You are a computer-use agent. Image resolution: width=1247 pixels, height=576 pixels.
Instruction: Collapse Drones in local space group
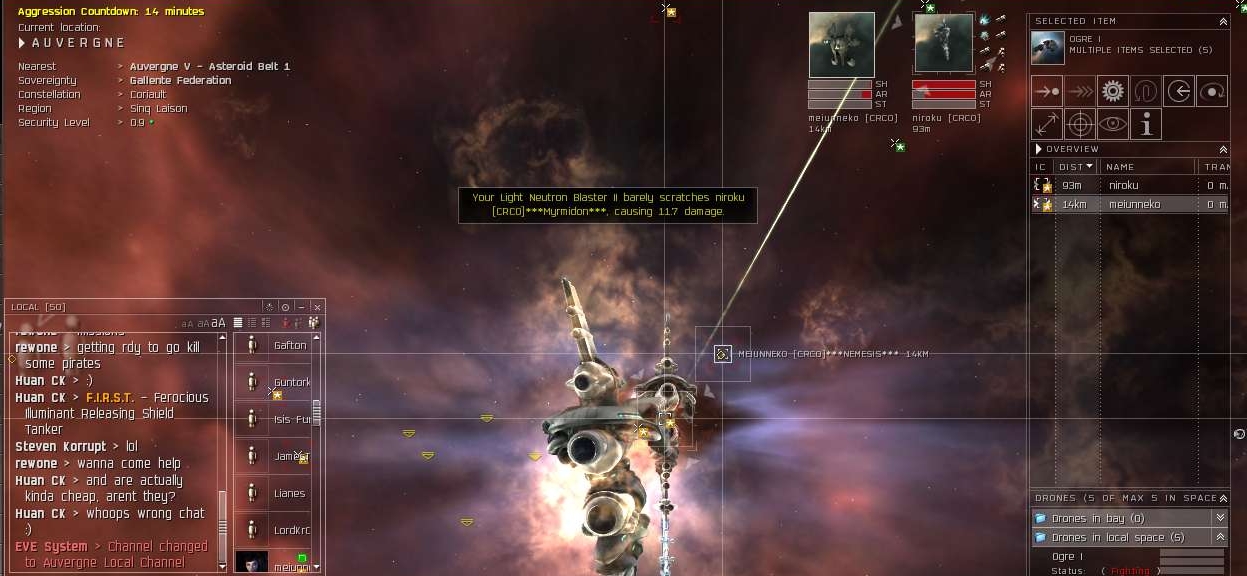(1219, 538)
